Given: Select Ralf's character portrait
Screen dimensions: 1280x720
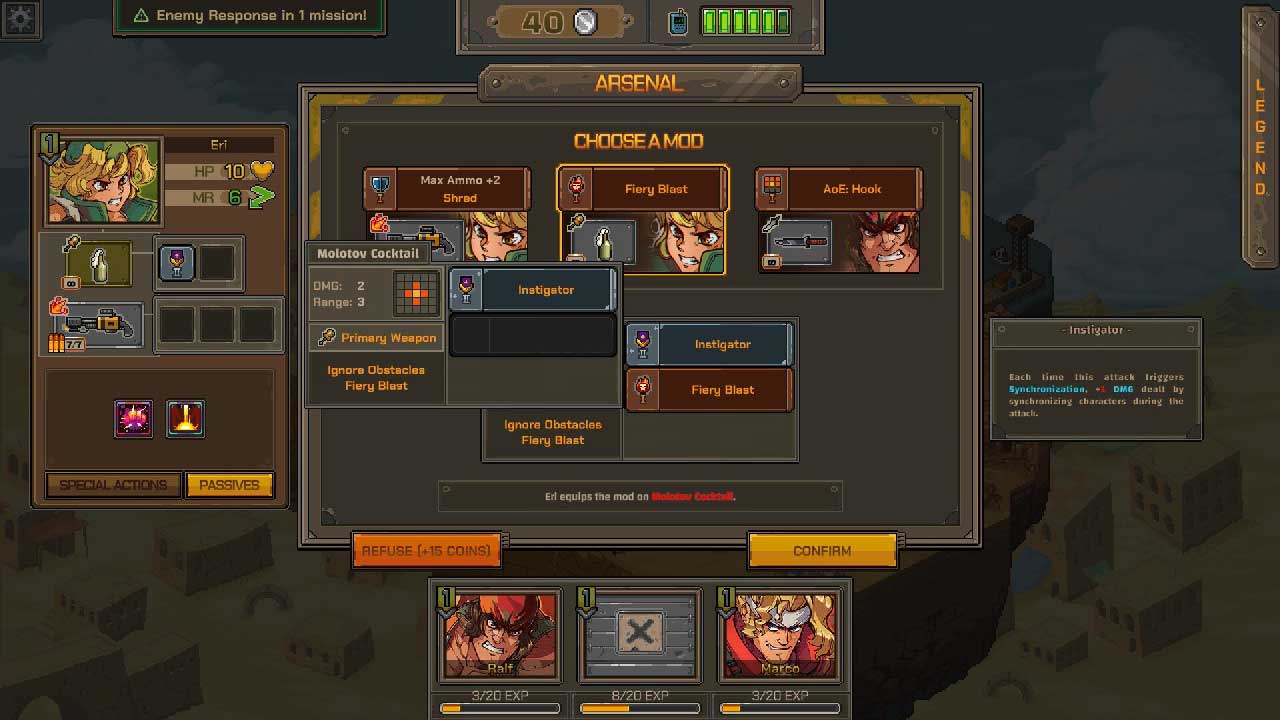Looking at the screenshot, I should (500, 636).
